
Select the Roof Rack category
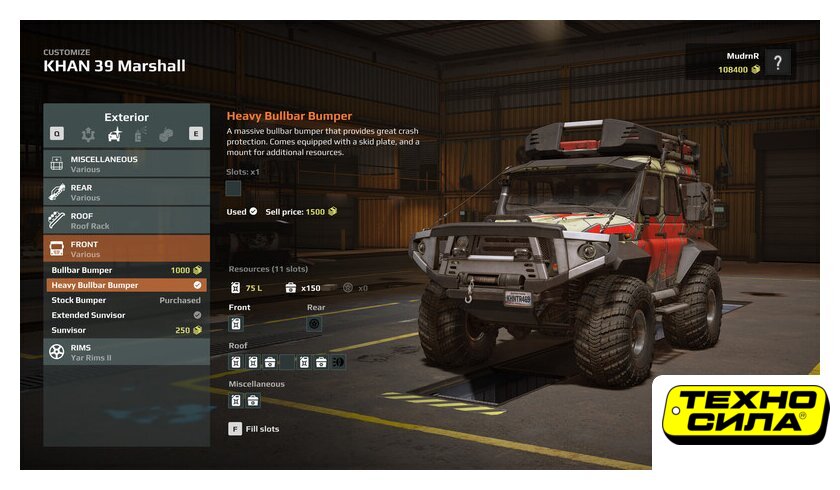tap(126, 220)
